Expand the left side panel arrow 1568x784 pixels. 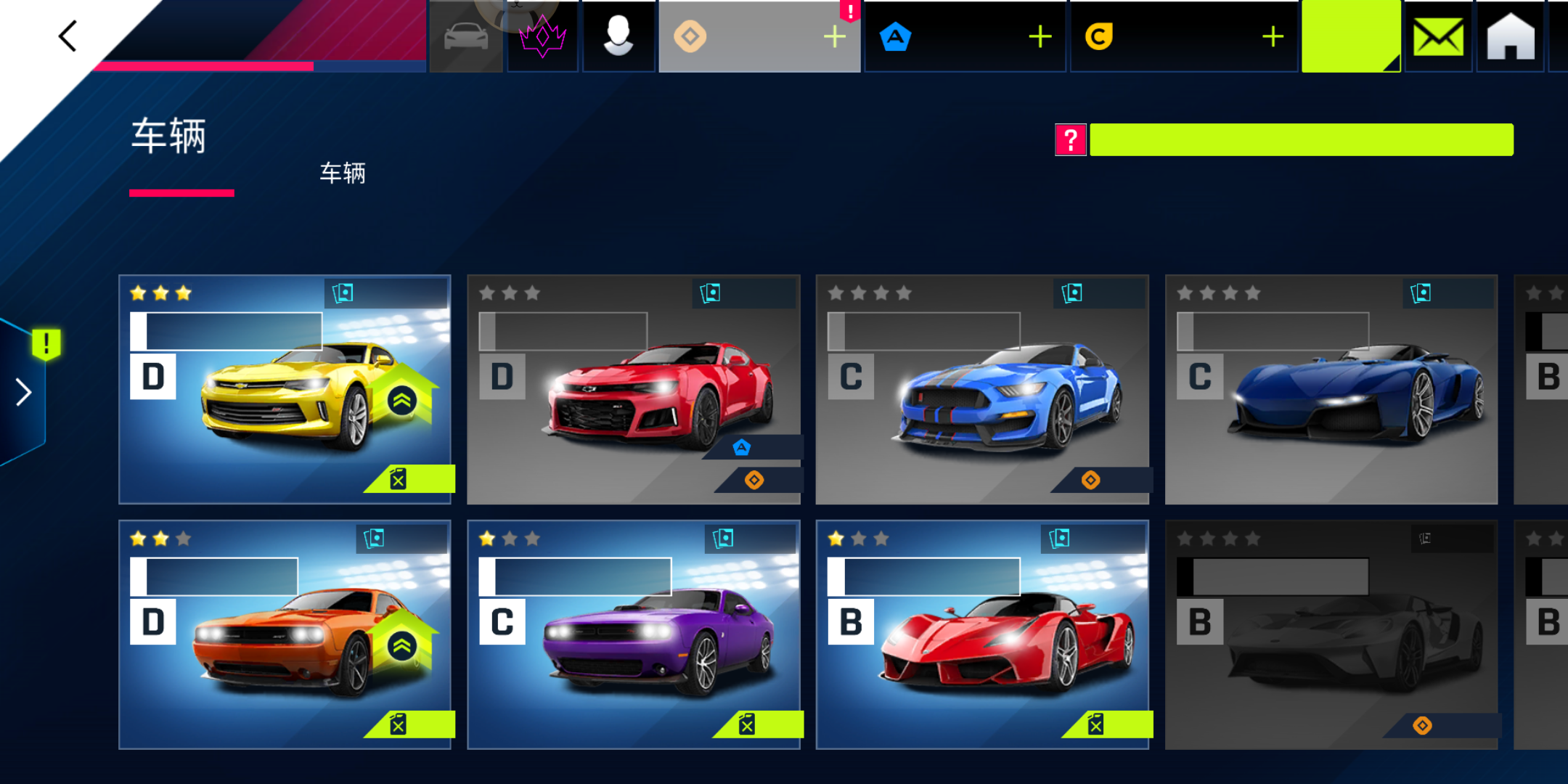[24, 392]
